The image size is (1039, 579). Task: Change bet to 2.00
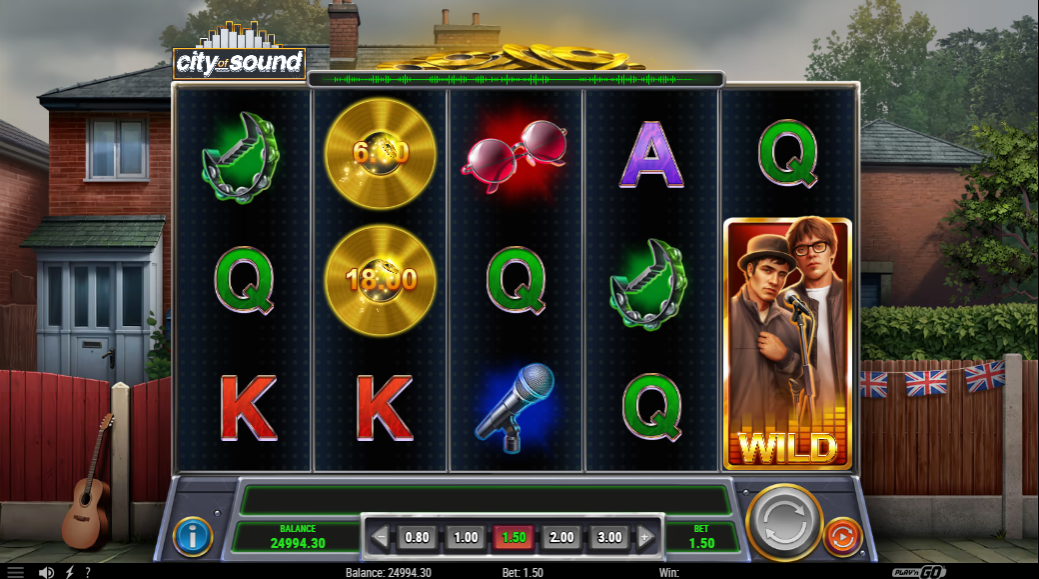561,537
